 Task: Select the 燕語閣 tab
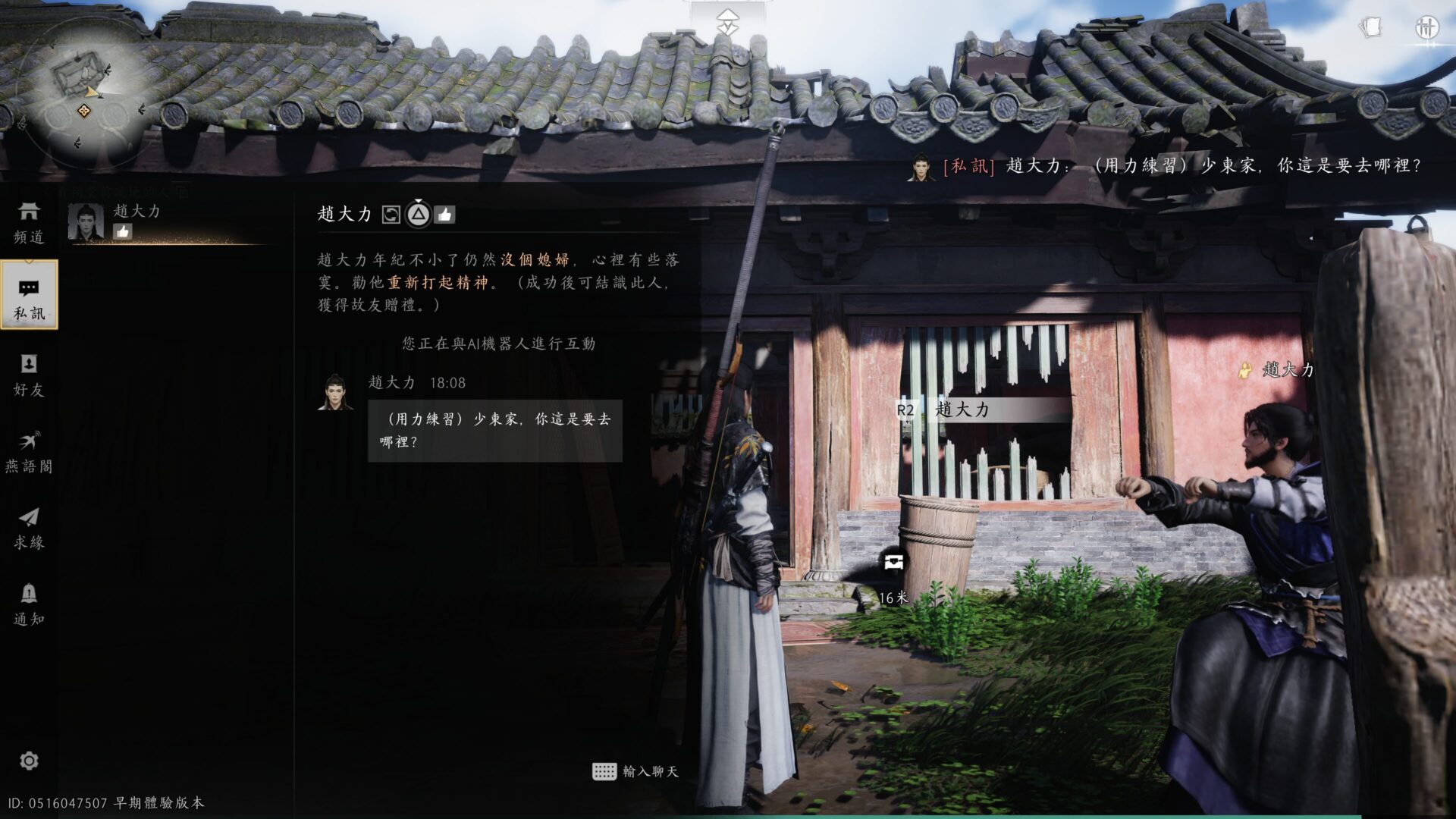click(29, 451)
